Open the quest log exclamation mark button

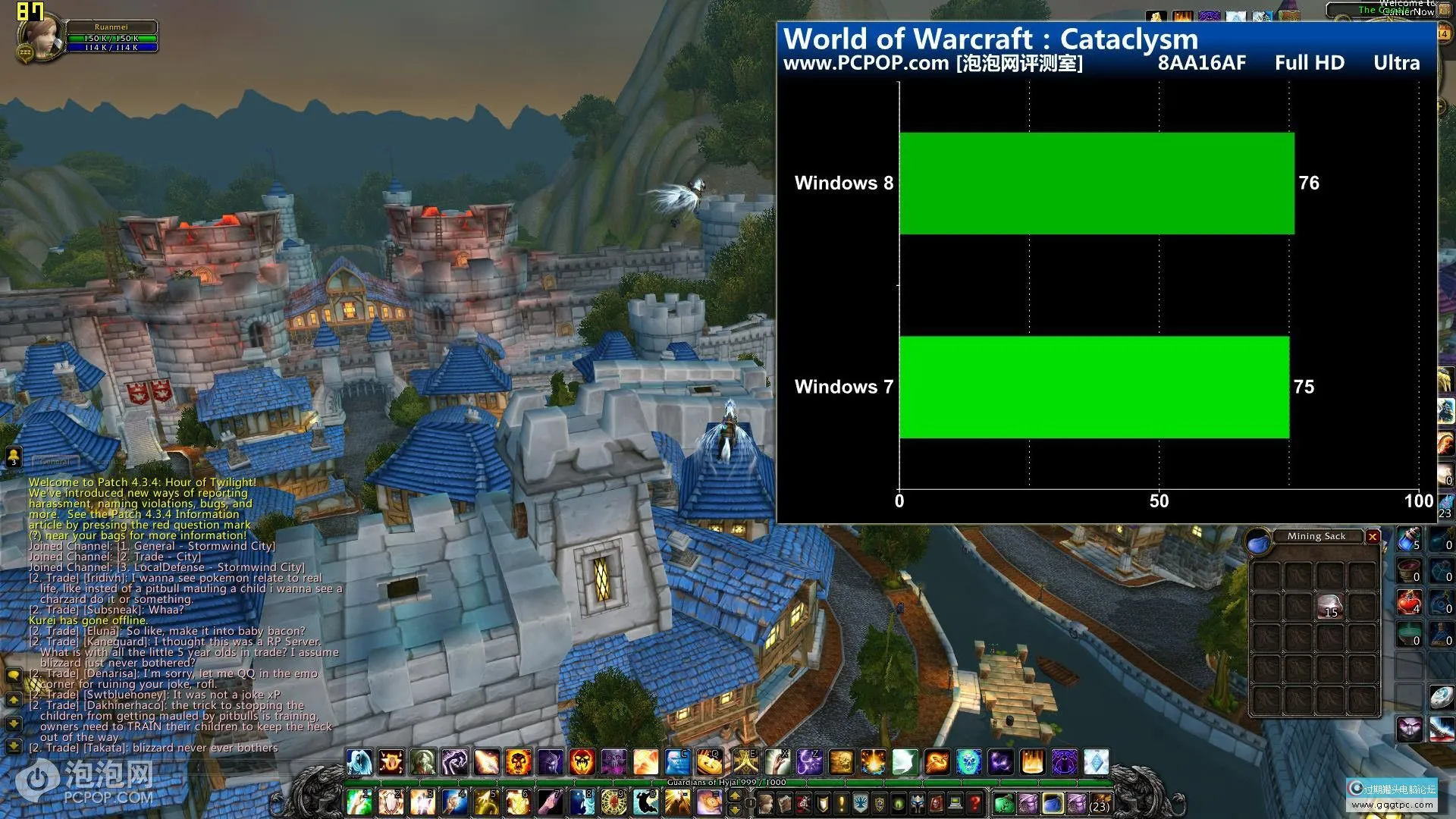click(841, 802)
